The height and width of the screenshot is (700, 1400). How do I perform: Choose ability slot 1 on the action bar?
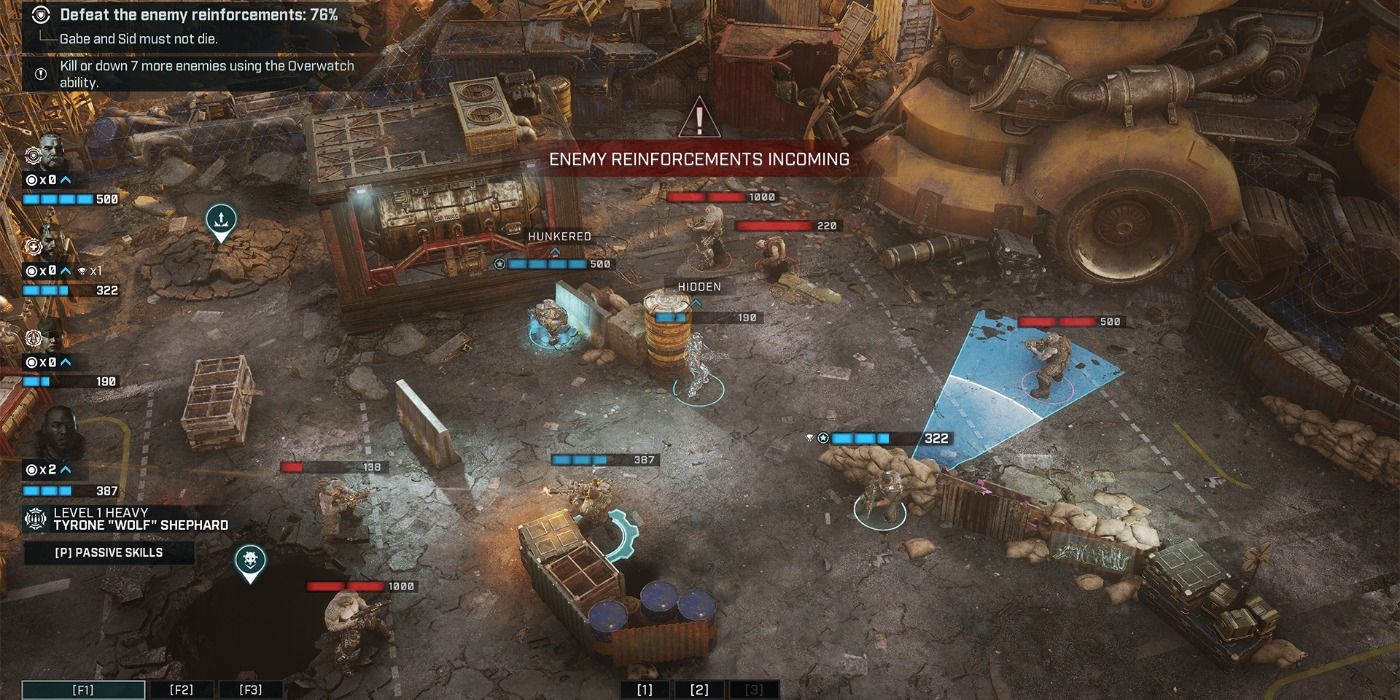[x=645, y=690]
